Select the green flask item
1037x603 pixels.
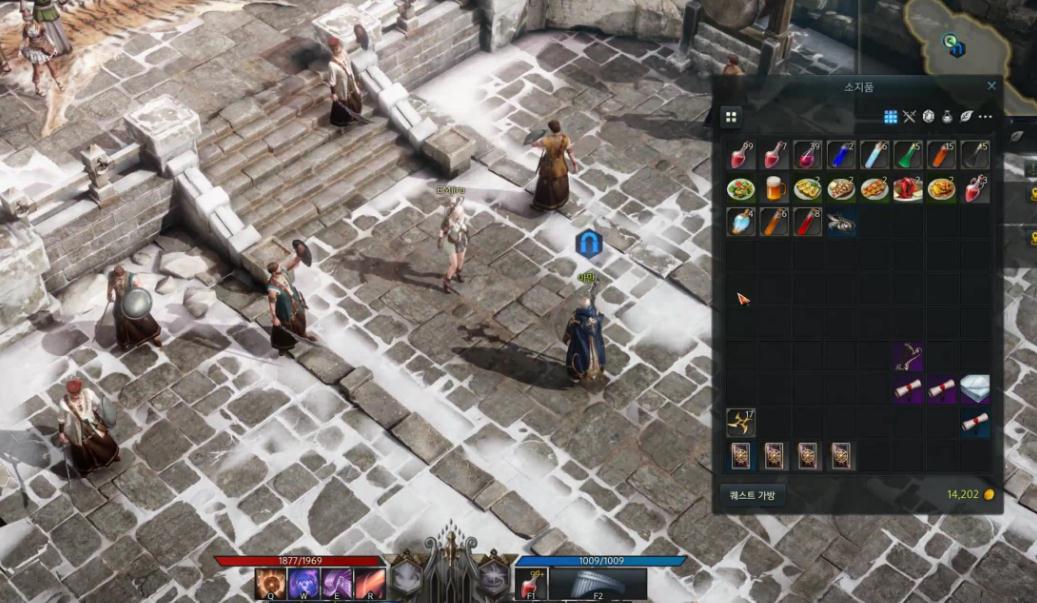click(909, 155)
